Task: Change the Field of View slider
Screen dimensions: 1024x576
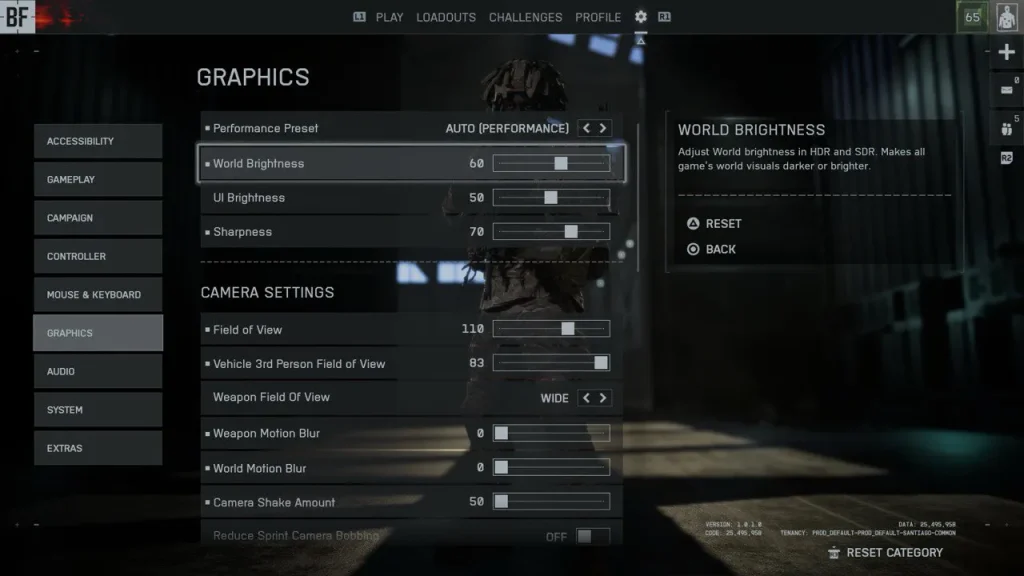Action: click(551, 329)
